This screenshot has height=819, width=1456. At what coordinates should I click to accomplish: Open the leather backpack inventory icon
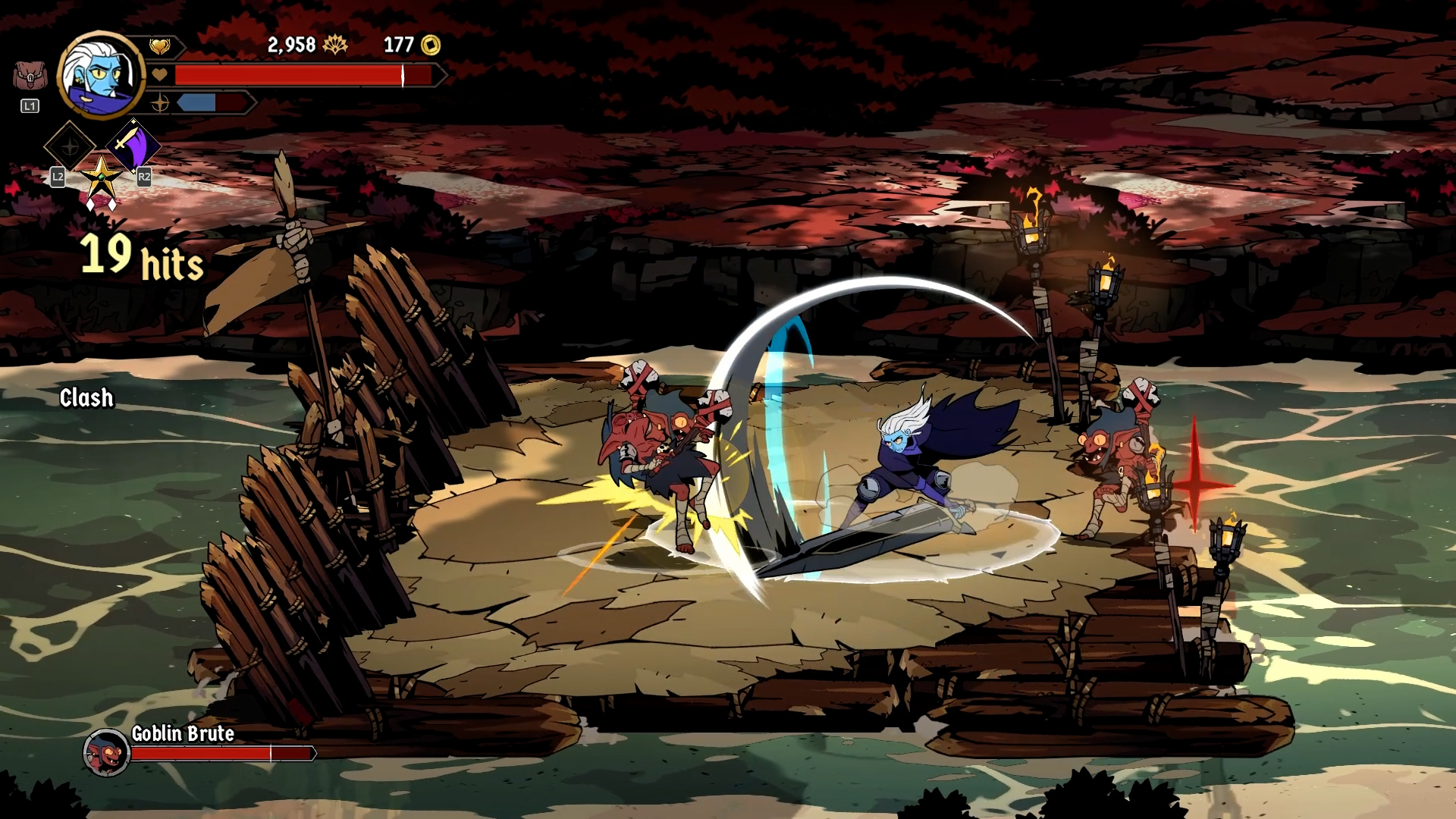pyautogui.click(x=29, y=77)
